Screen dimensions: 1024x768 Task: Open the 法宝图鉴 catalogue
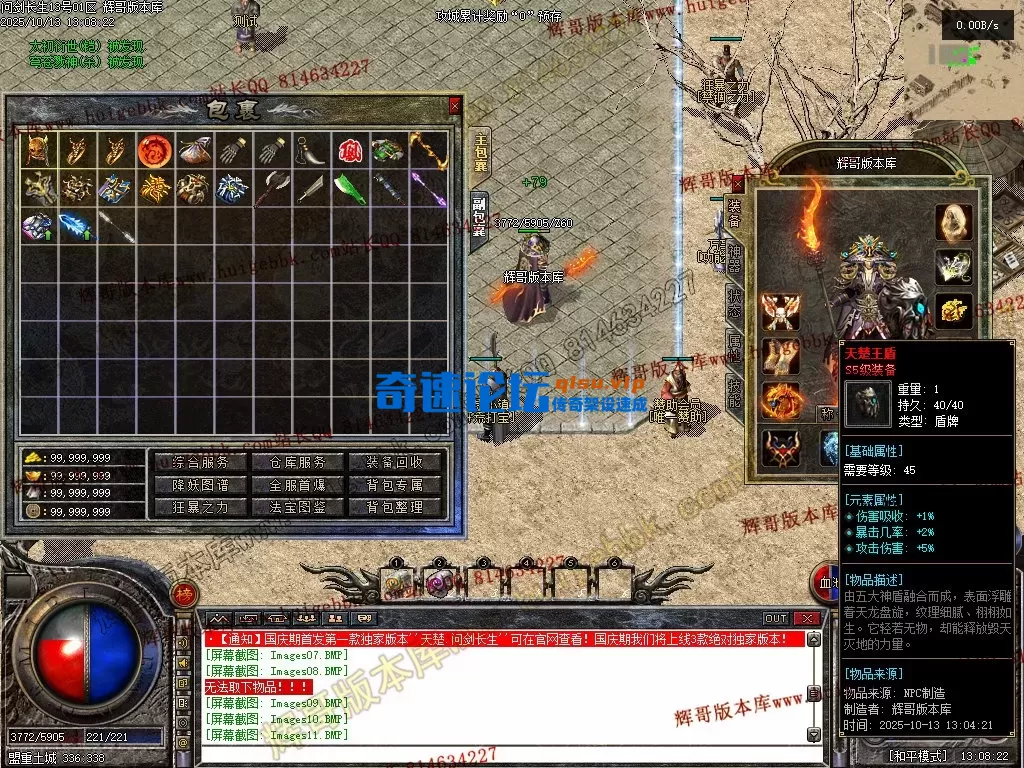[298, 507]
